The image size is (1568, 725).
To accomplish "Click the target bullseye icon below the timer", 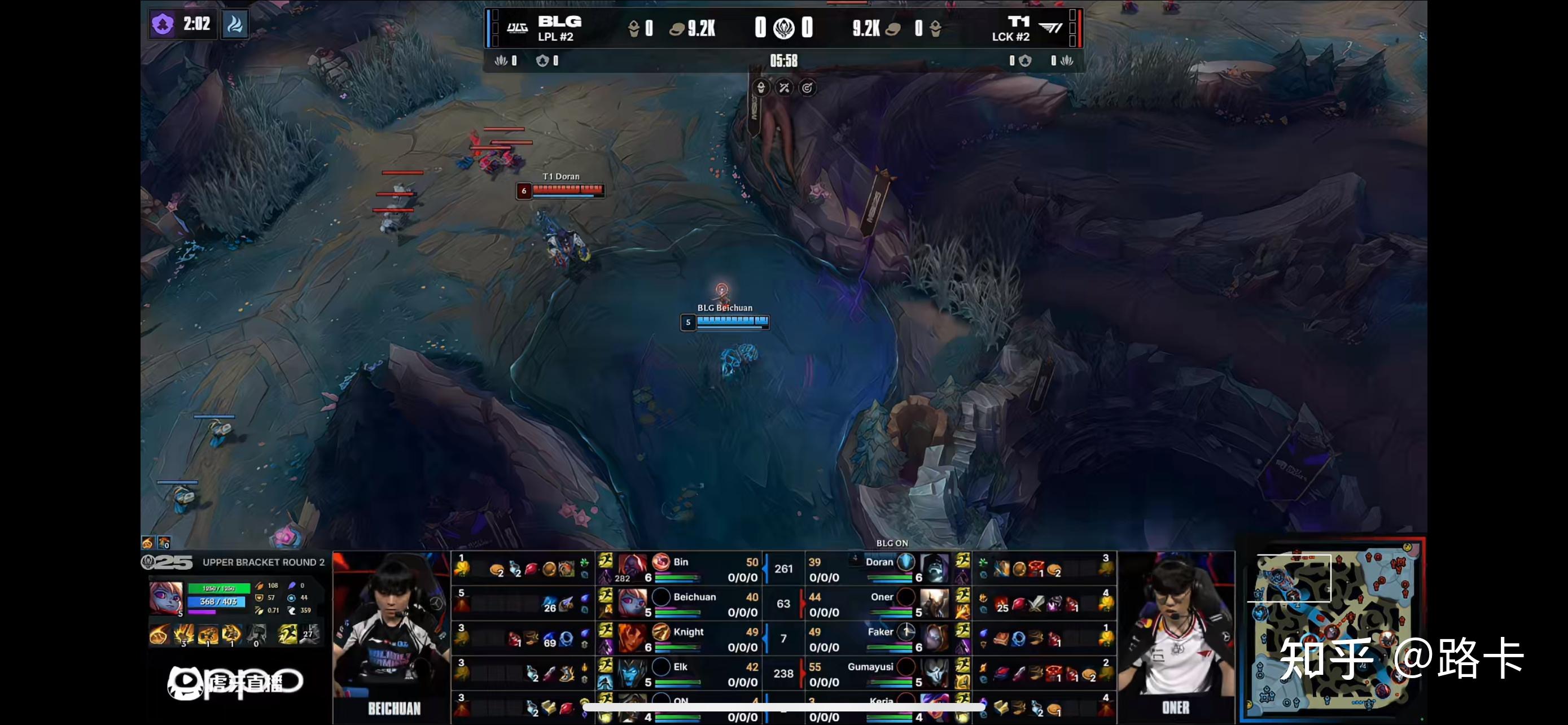I will pos(807,88).
